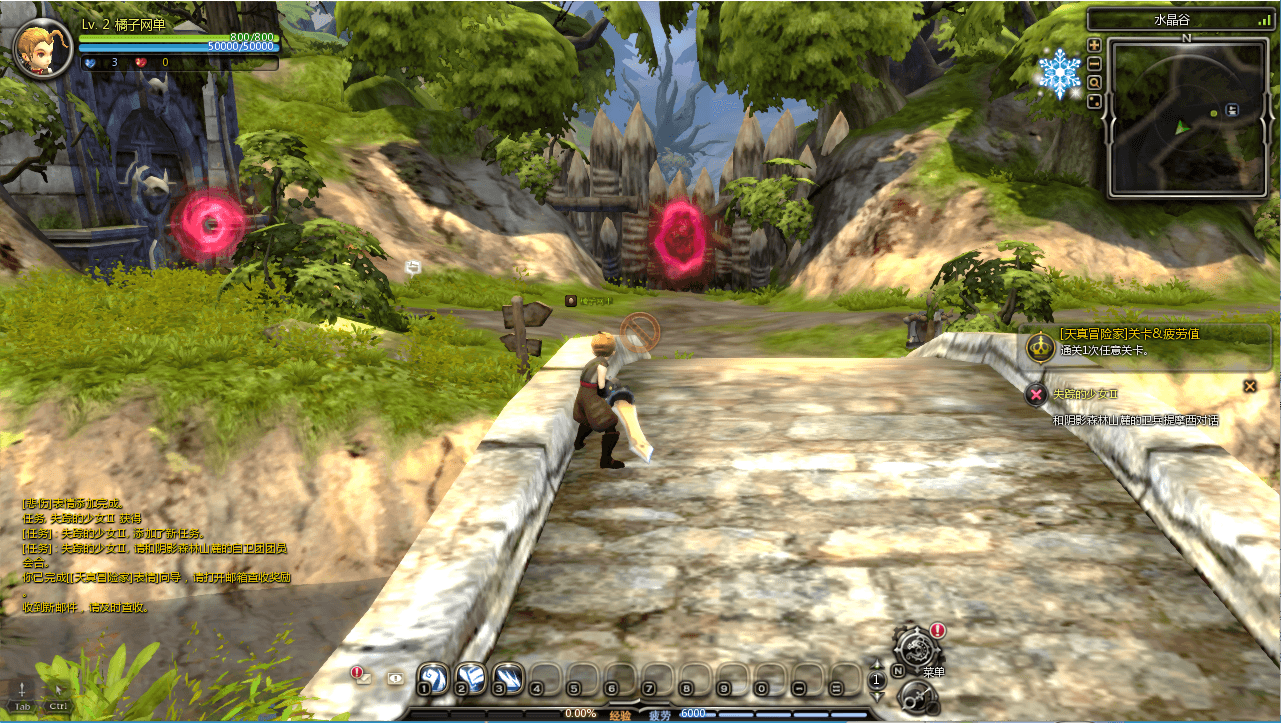Click the 水晶谷 location name bar
The image size is (1281, 723).
1185,19
